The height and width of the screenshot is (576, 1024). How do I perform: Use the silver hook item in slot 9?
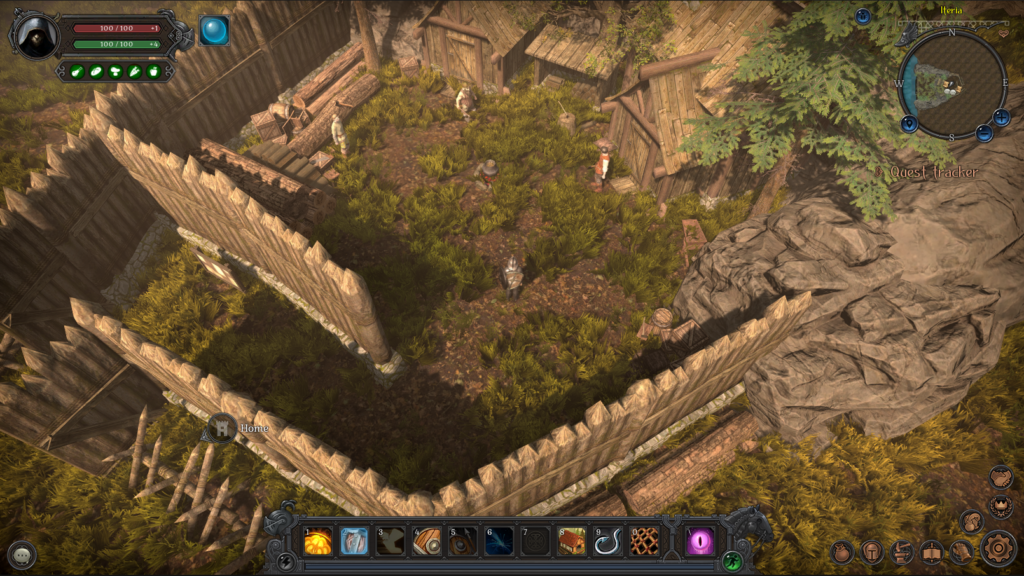pos(608,541)
